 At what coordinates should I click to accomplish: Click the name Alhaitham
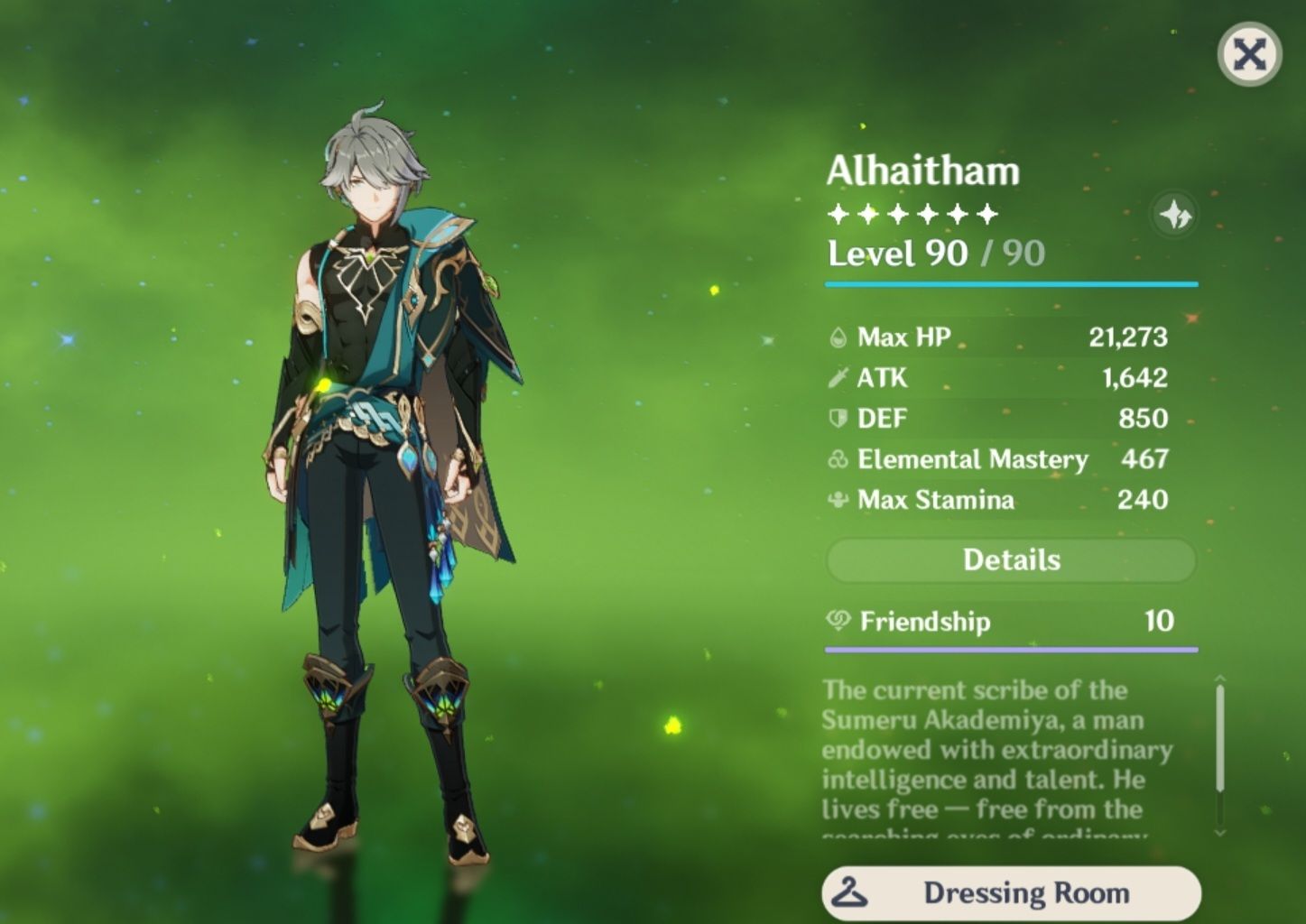click(x=922, y=171)
